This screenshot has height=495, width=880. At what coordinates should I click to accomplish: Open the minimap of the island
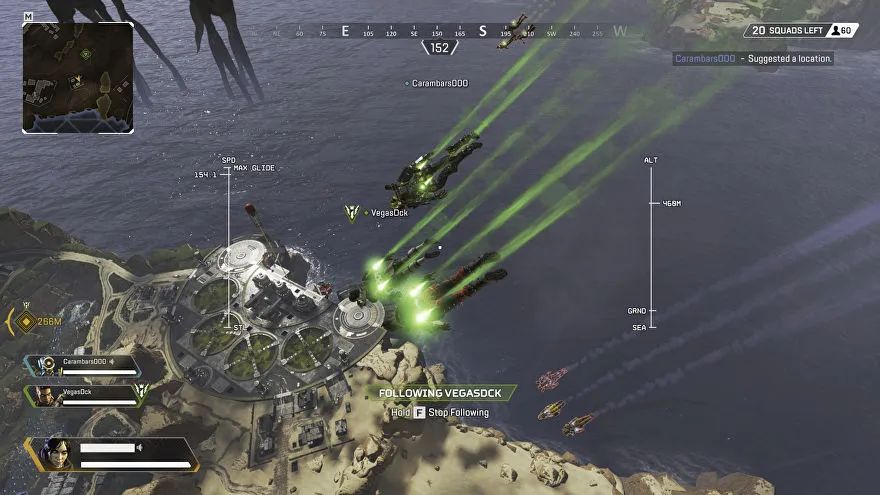tap(78, 77)
